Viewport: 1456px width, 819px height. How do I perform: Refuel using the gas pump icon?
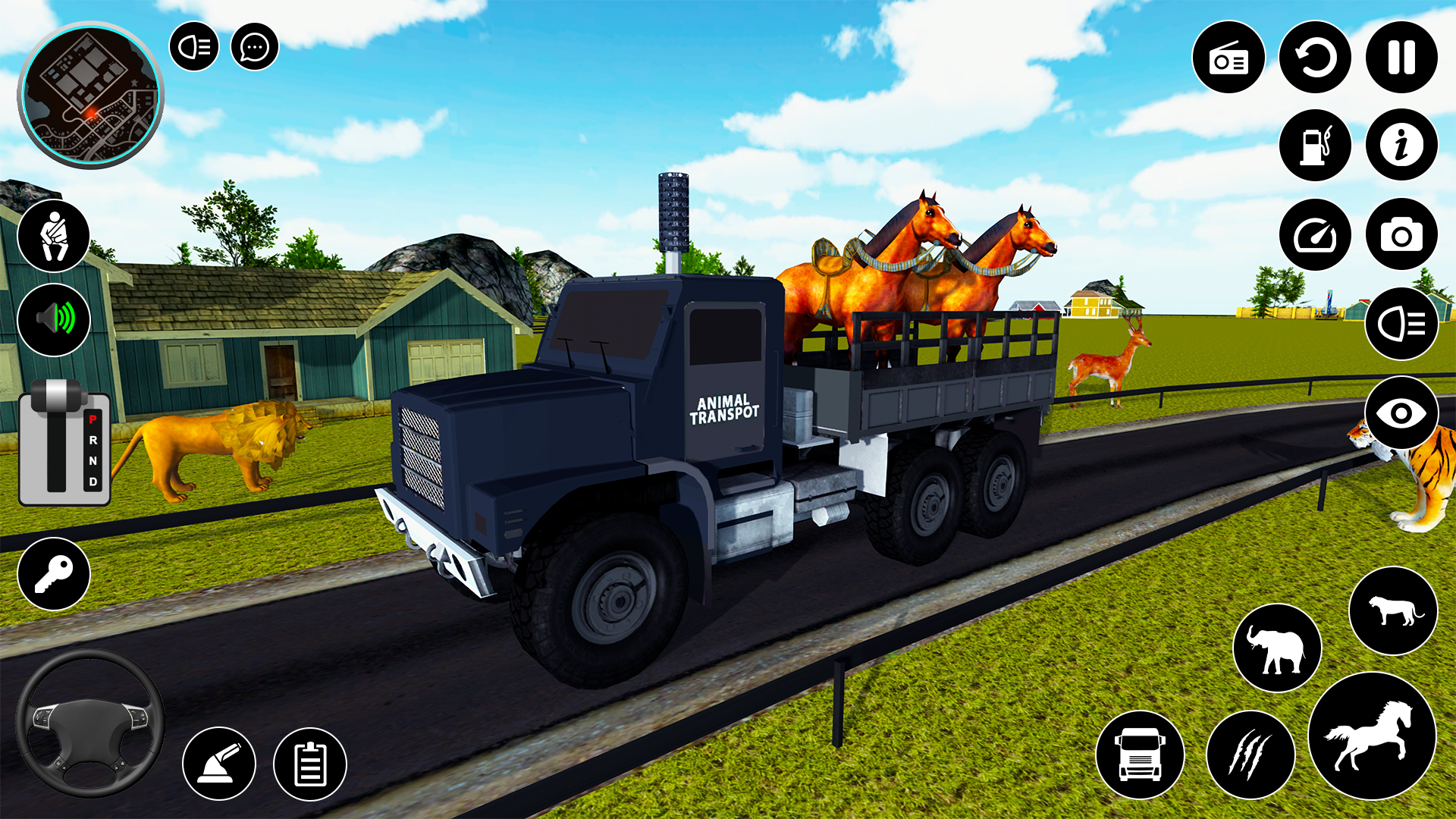(1315, 145)
